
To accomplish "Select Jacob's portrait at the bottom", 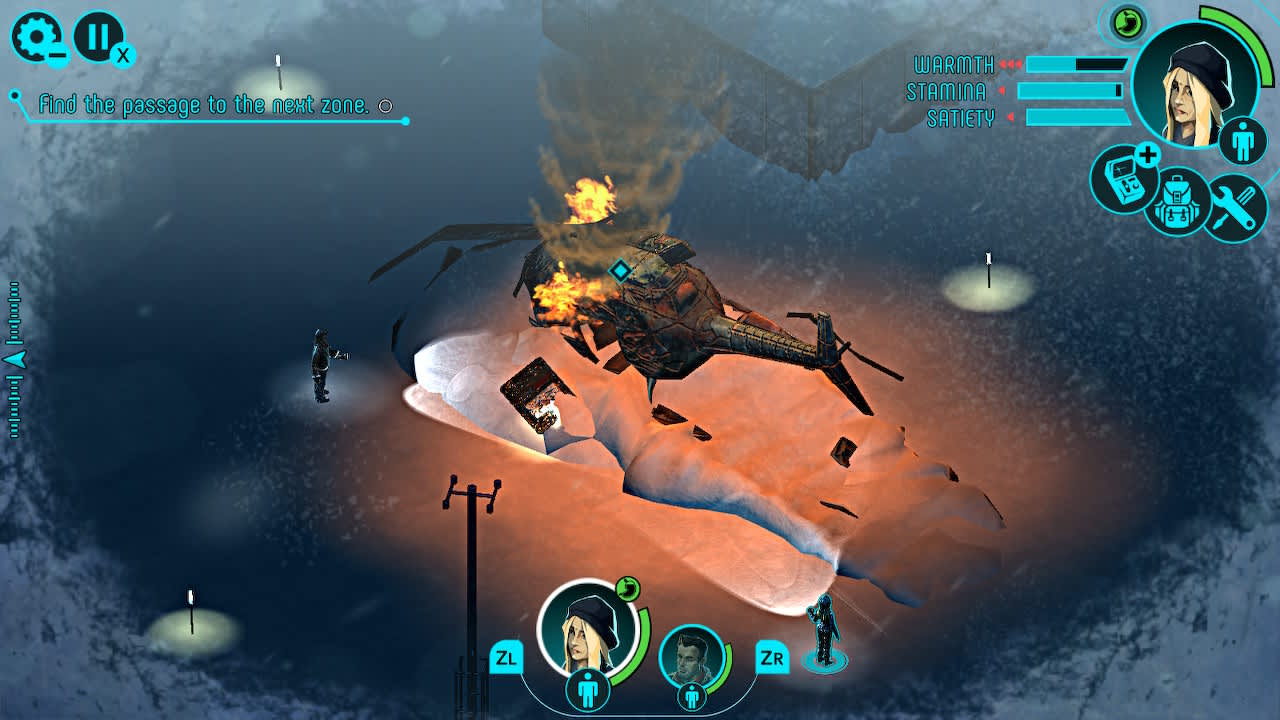I will tap(690, 655).
